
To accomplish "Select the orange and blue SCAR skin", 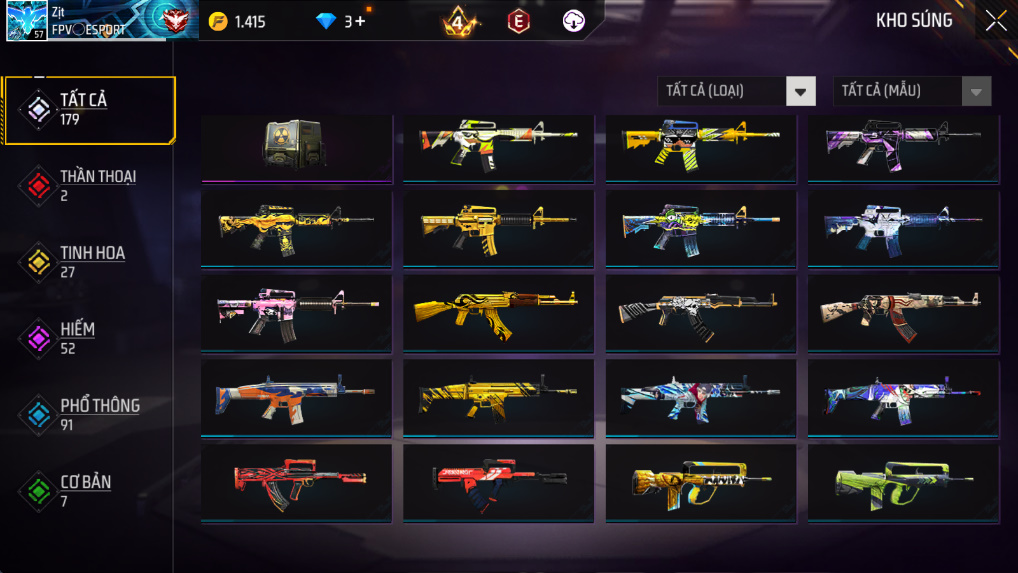I will [x=296, y=396].
